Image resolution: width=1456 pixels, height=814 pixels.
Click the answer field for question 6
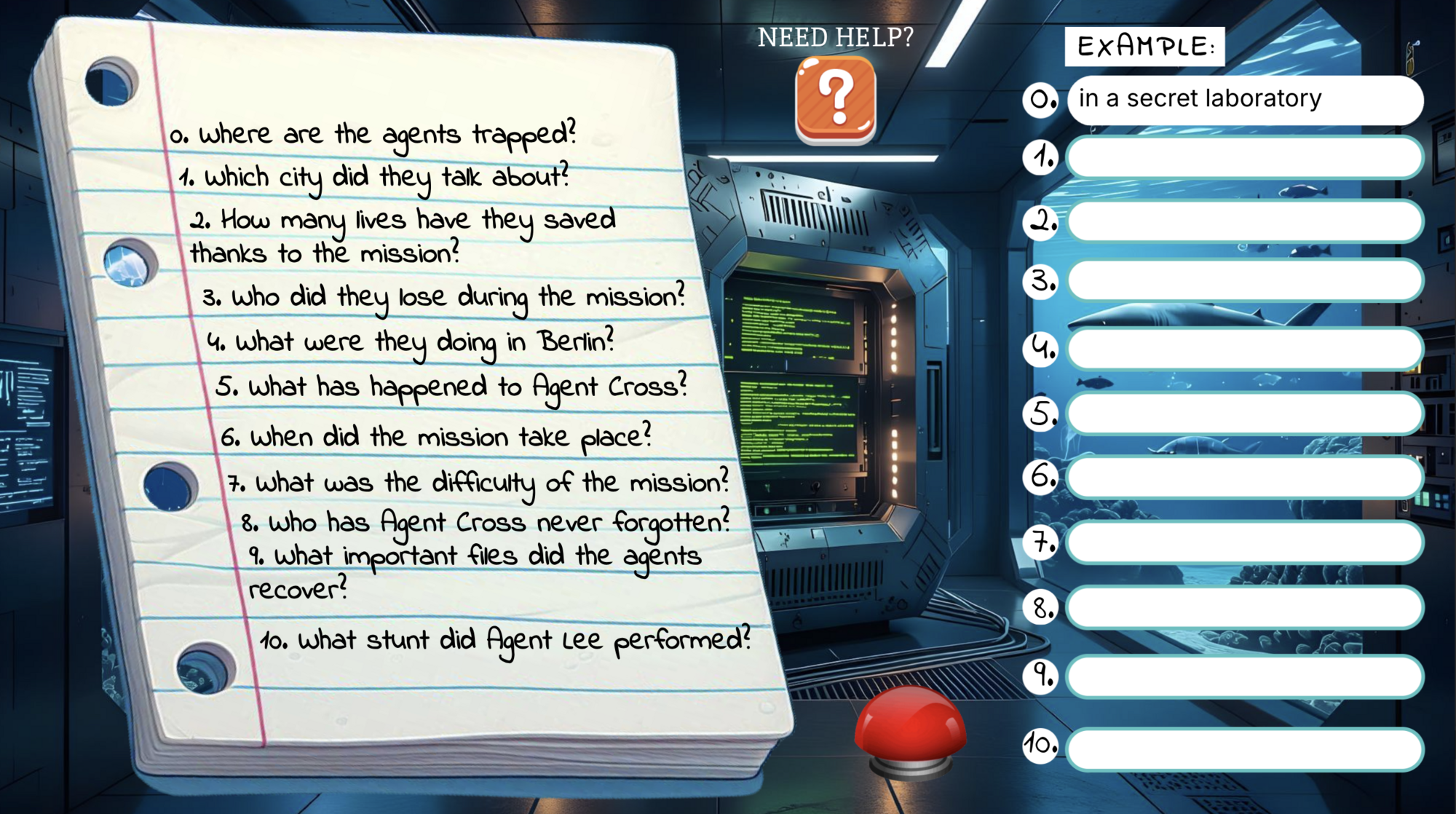(x=1244, y=477)
